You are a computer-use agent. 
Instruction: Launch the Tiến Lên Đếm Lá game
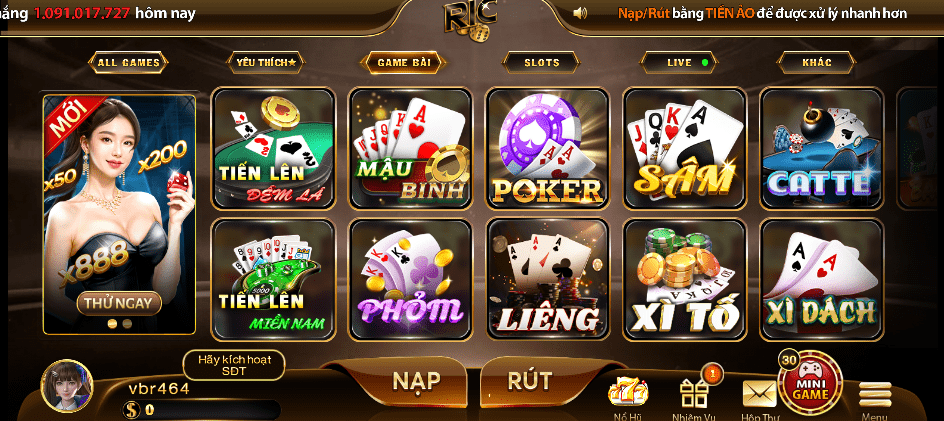[x=274, y=149]
